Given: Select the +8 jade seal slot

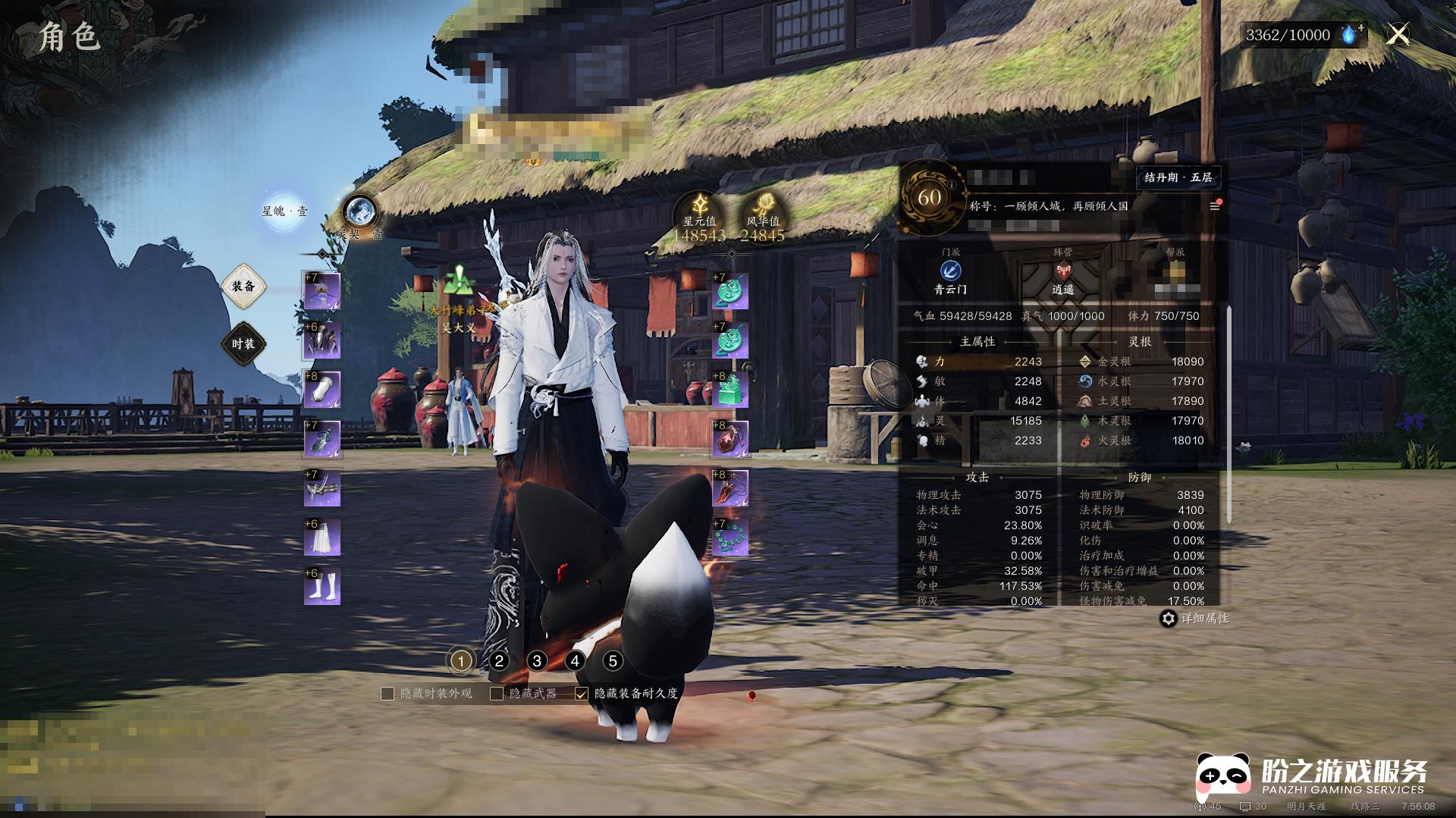Looking at the screenshot, I should [x=730, y=390].
